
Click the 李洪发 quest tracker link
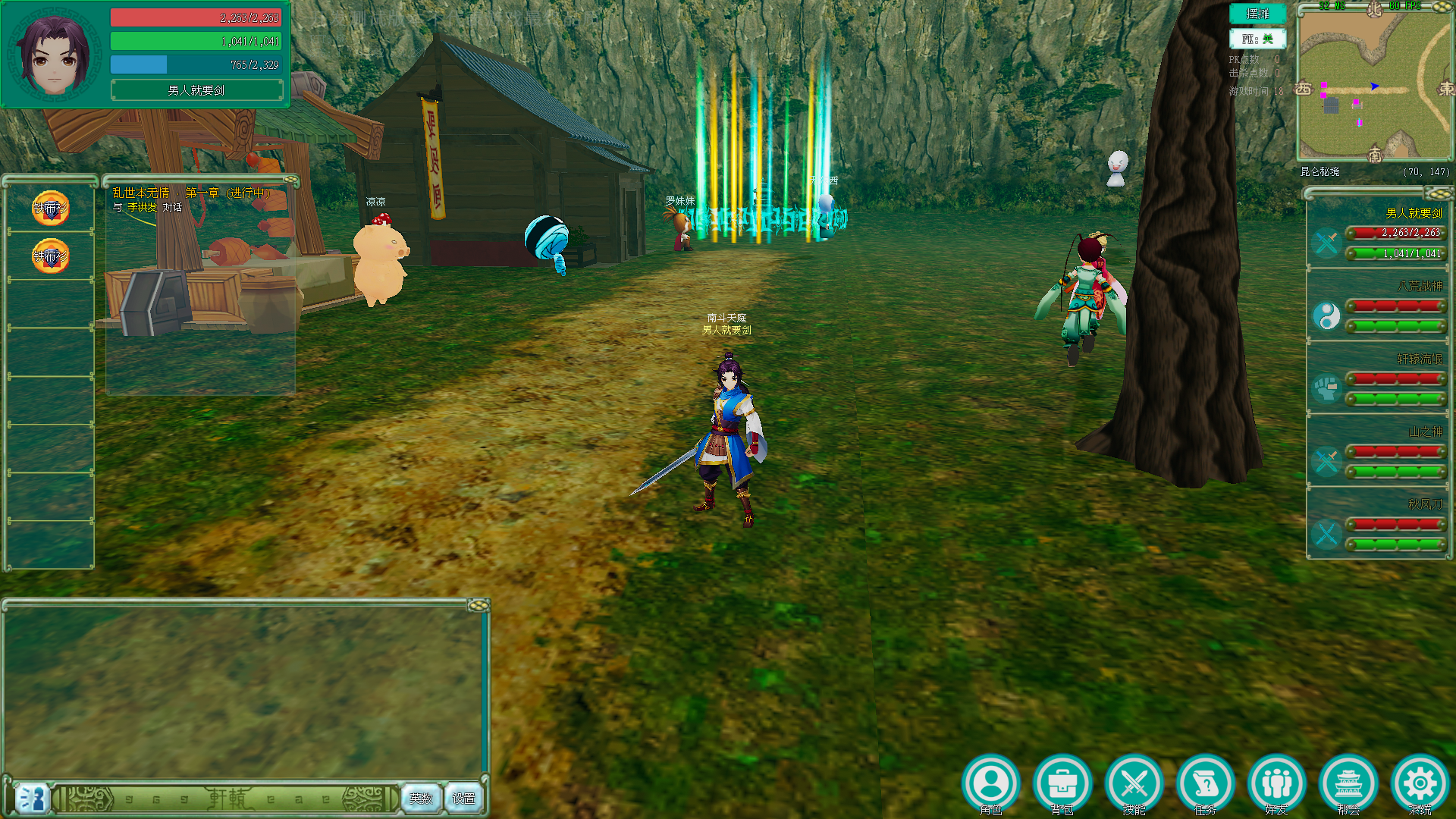pyautogui.click(x=142, y=207)
